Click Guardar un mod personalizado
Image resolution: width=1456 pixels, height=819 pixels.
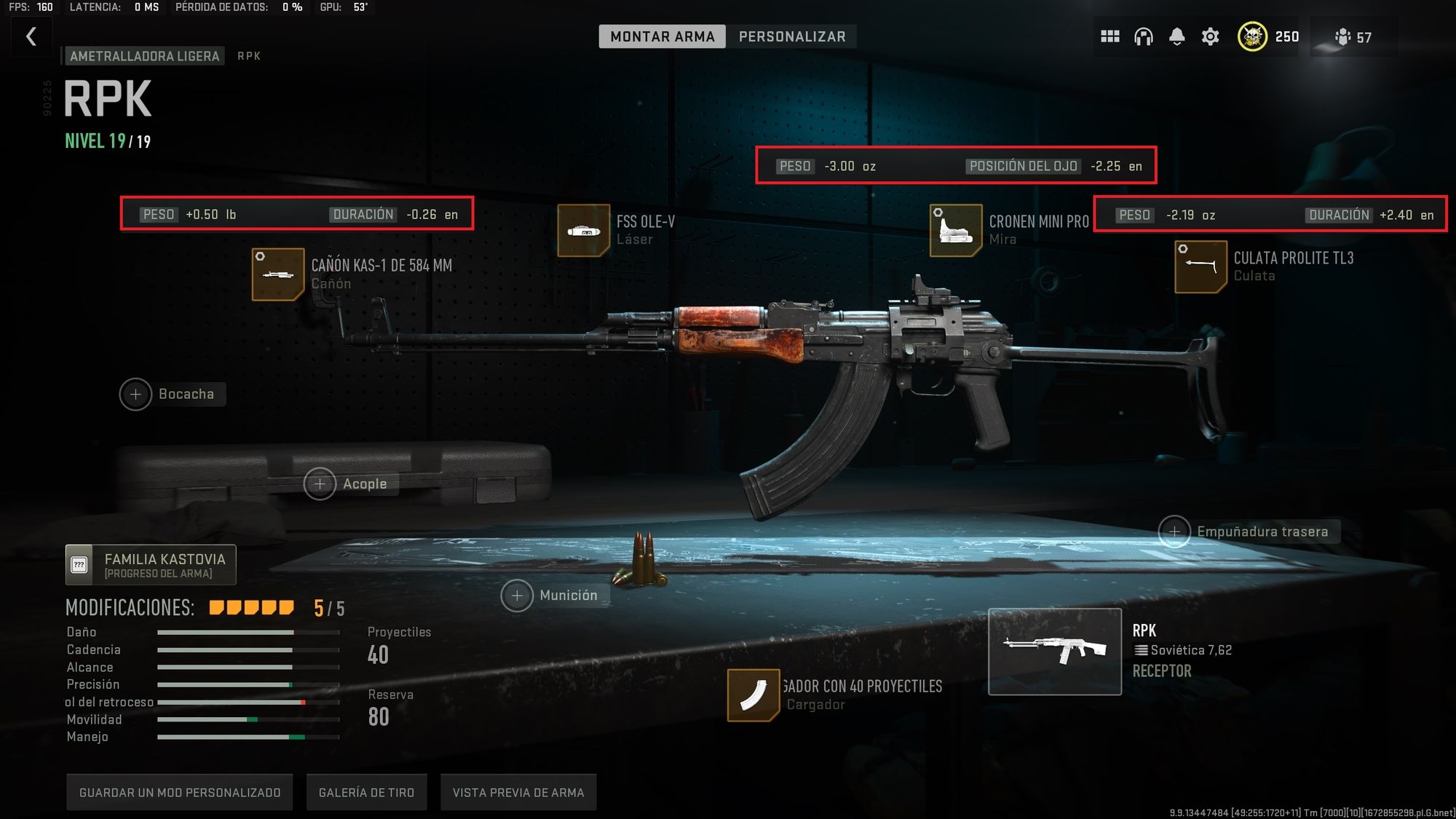(x=179, y=793)
